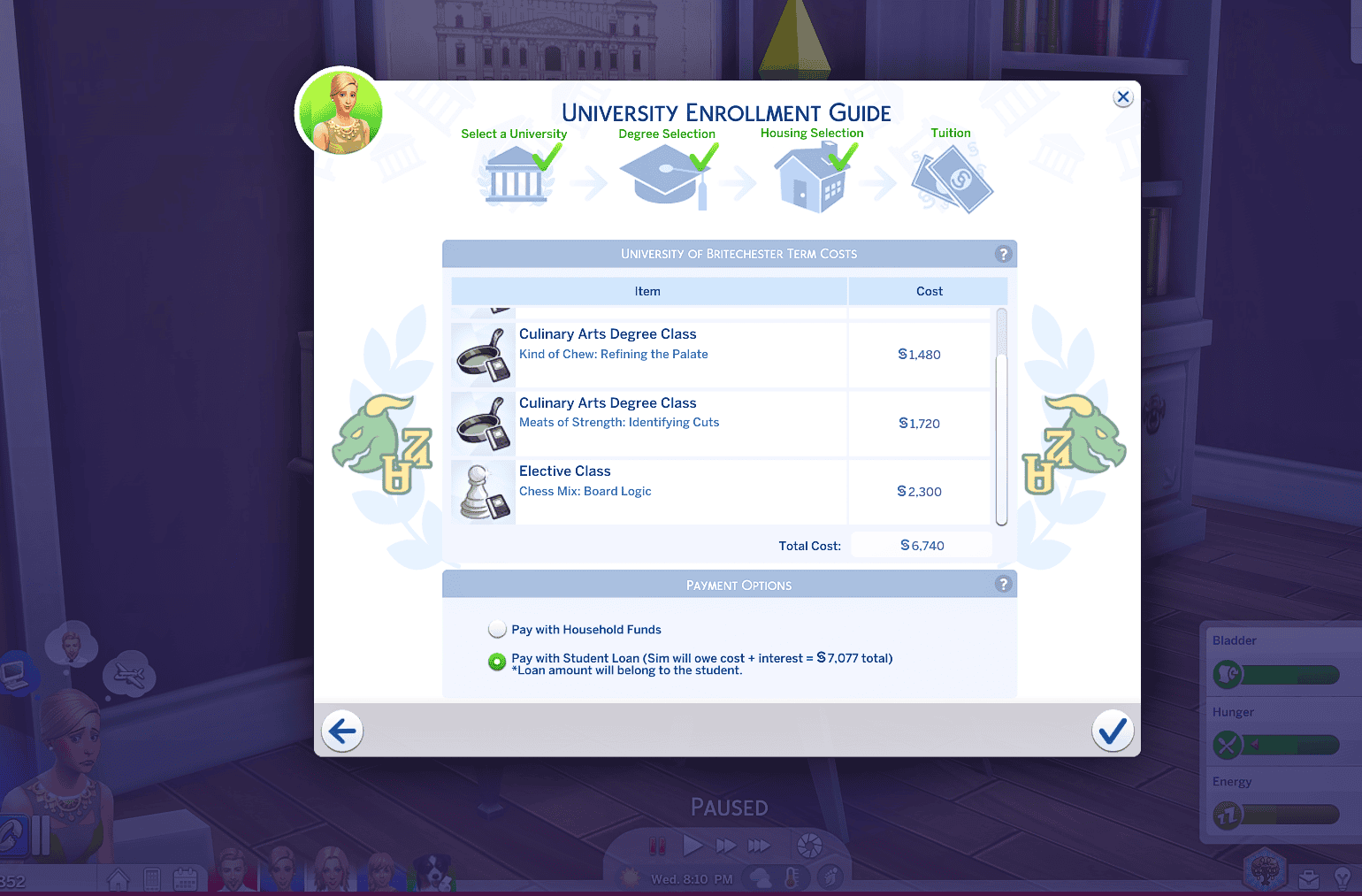1362x896 pixels.
Task: Select Pay with Student Loan
Action: tap(497, 661)
